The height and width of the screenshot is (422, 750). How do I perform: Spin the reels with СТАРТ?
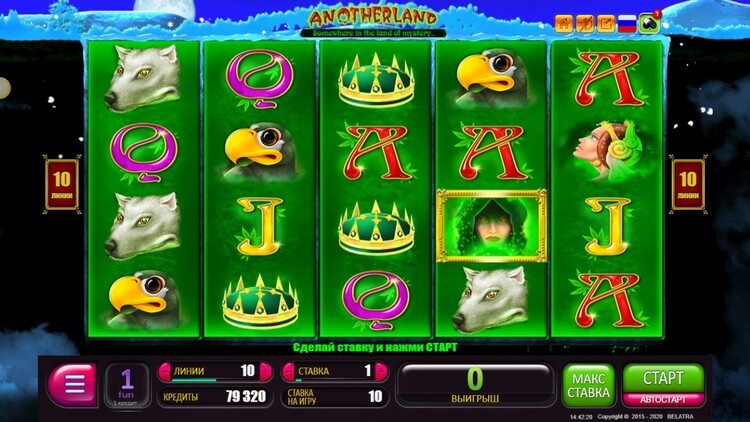(x=663, y=379)
